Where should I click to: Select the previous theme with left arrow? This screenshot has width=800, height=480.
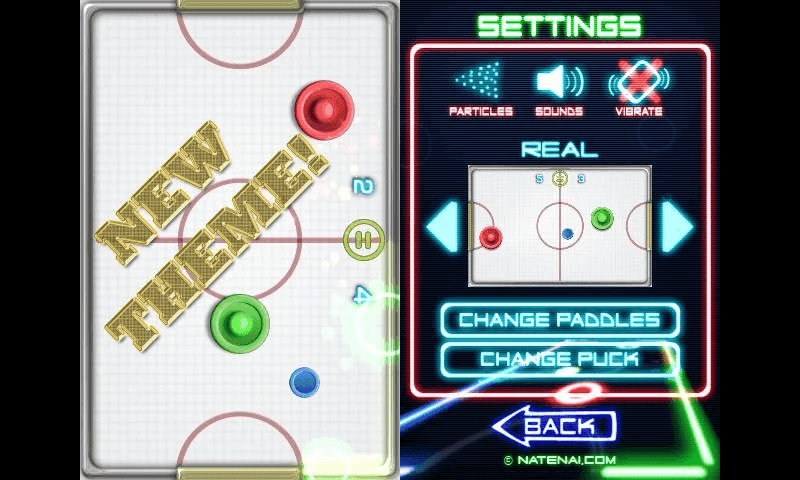pyautogui.click(x=442, y=226)
